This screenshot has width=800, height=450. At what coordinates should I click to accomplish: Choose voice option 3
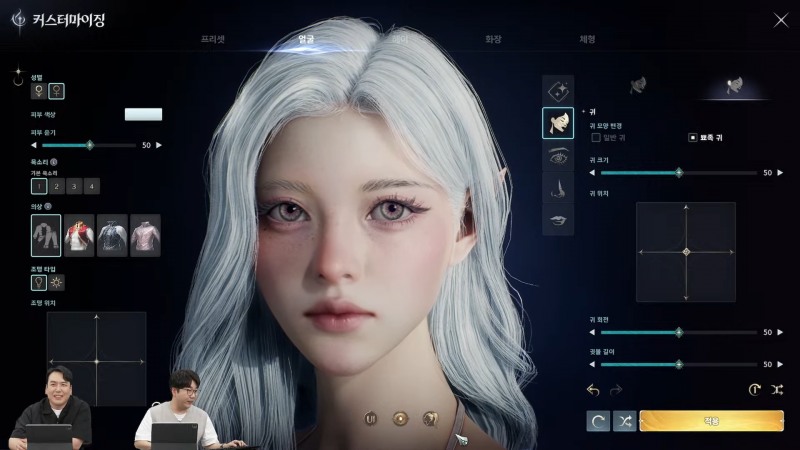coord(74,186)
